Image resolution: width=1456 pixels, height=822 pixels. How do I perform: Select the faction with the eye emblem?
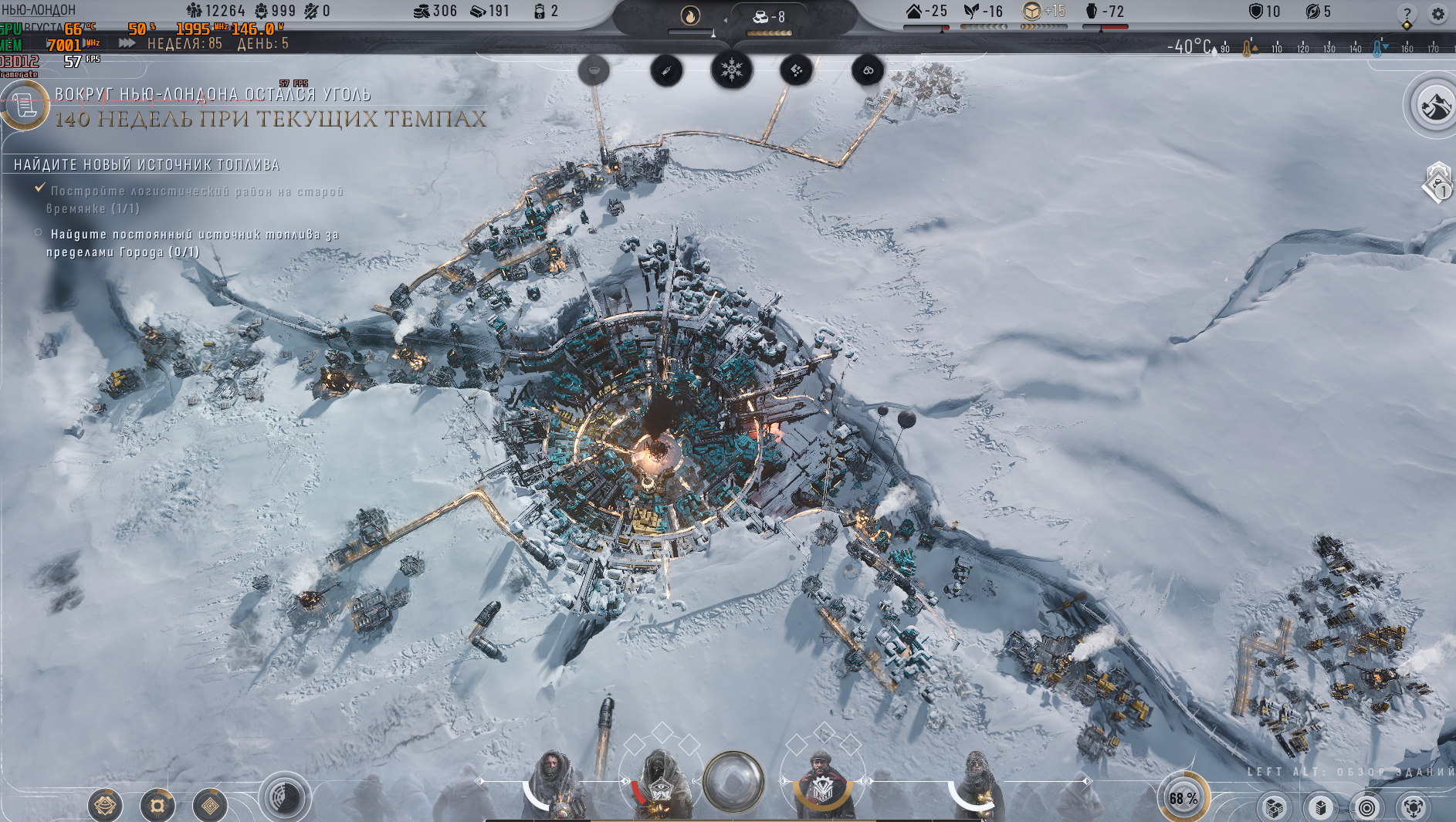(659, 787)
